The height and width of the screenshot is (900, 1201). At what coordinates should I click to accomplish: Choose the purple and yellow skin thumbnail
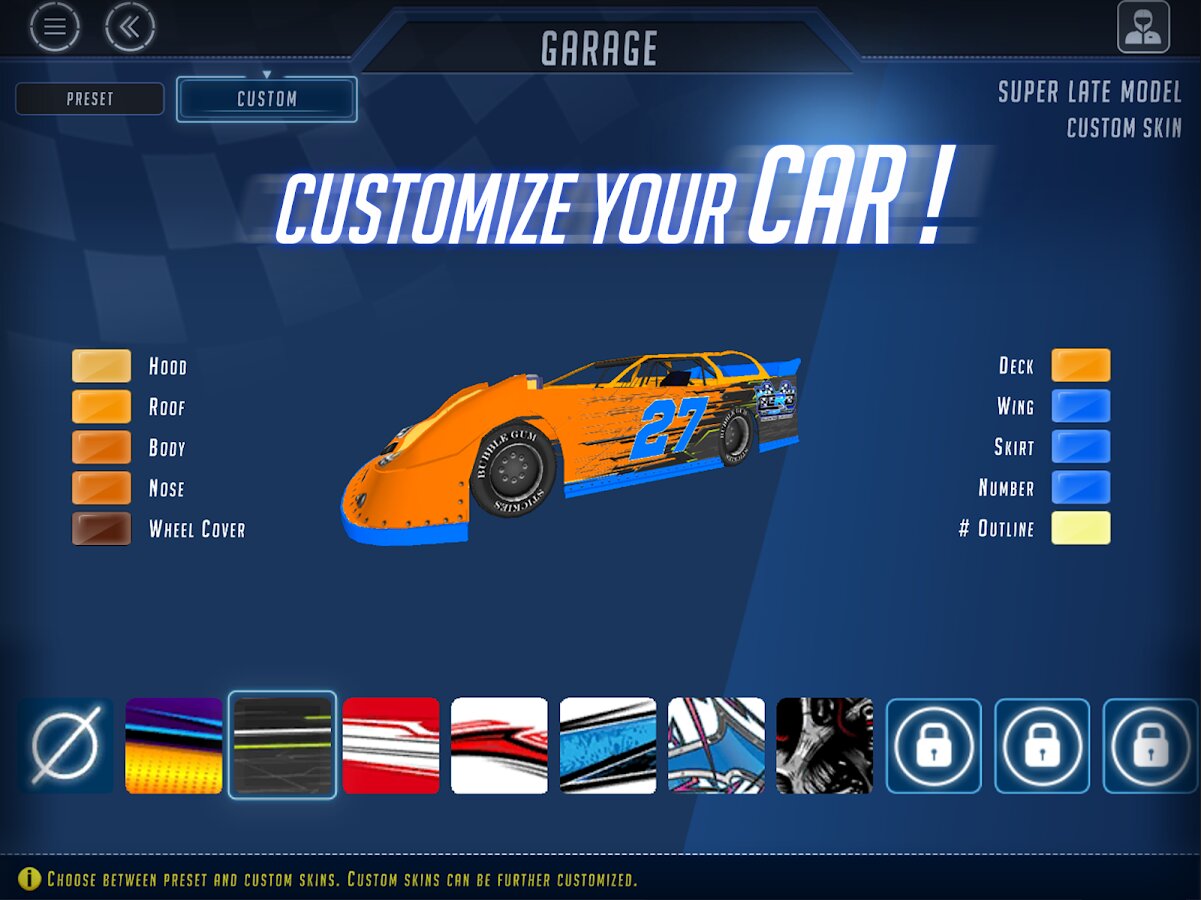pos(174,746)
